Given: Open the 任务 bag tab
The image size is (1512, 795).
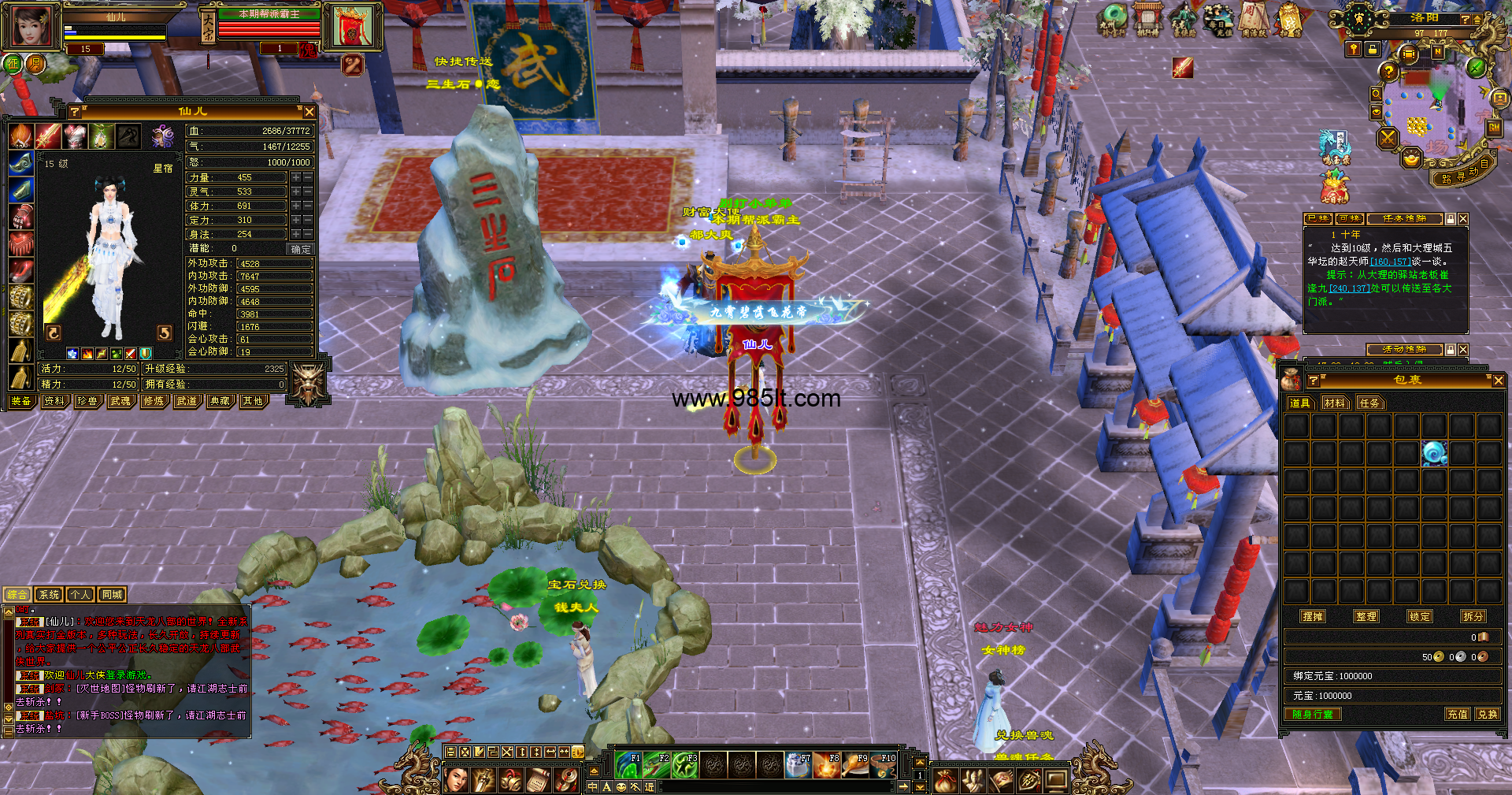Looking at the screenshot, I should (x=1369, y=403).
